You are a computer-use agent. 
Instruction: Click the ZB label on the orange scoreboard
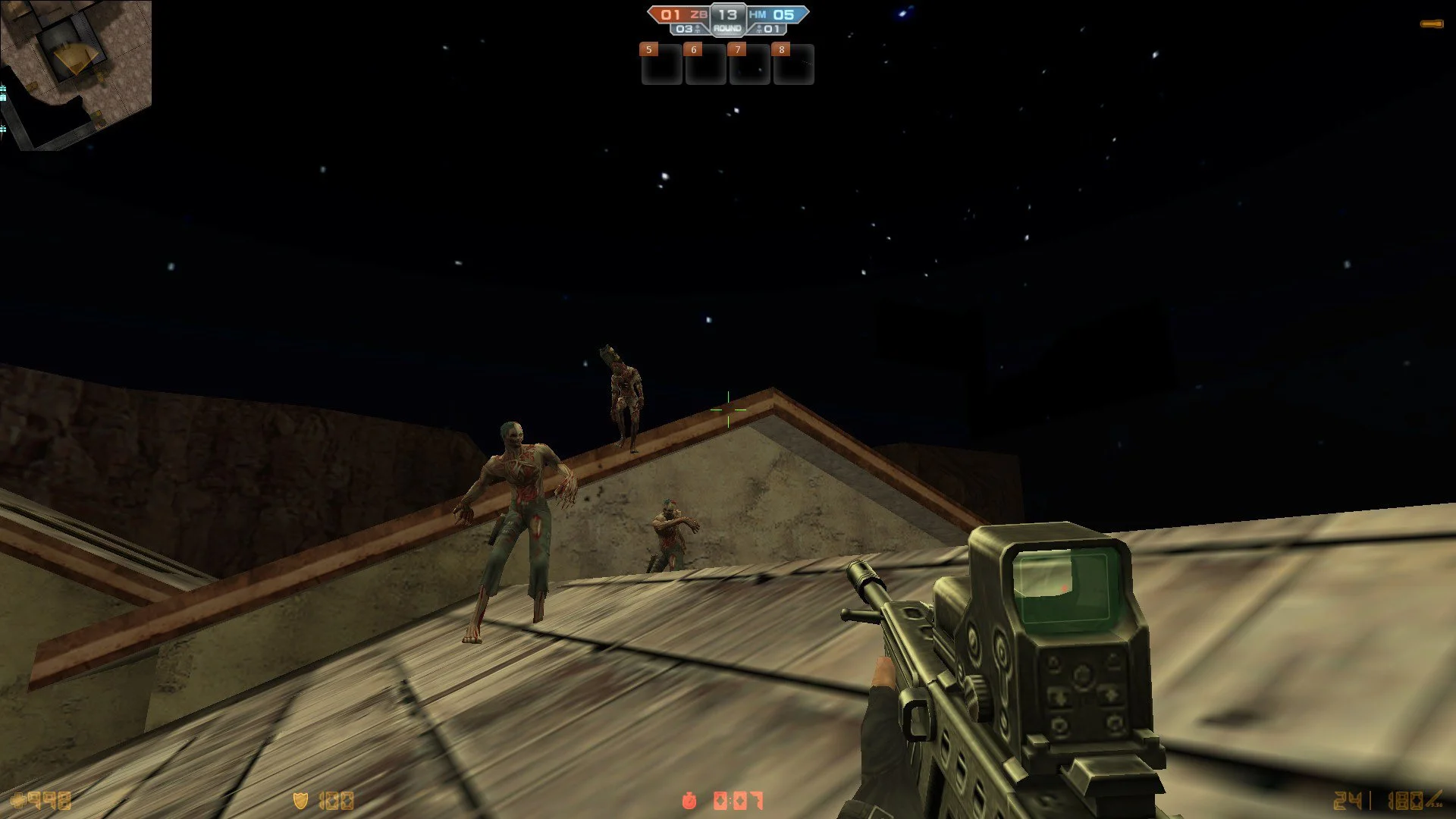click(x=698, y=13)
